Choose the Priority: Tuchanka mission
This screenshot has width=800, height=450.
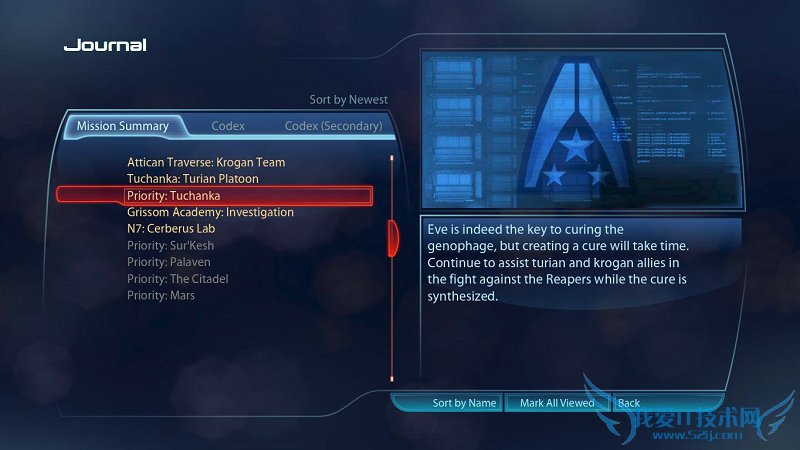(174, 196)
